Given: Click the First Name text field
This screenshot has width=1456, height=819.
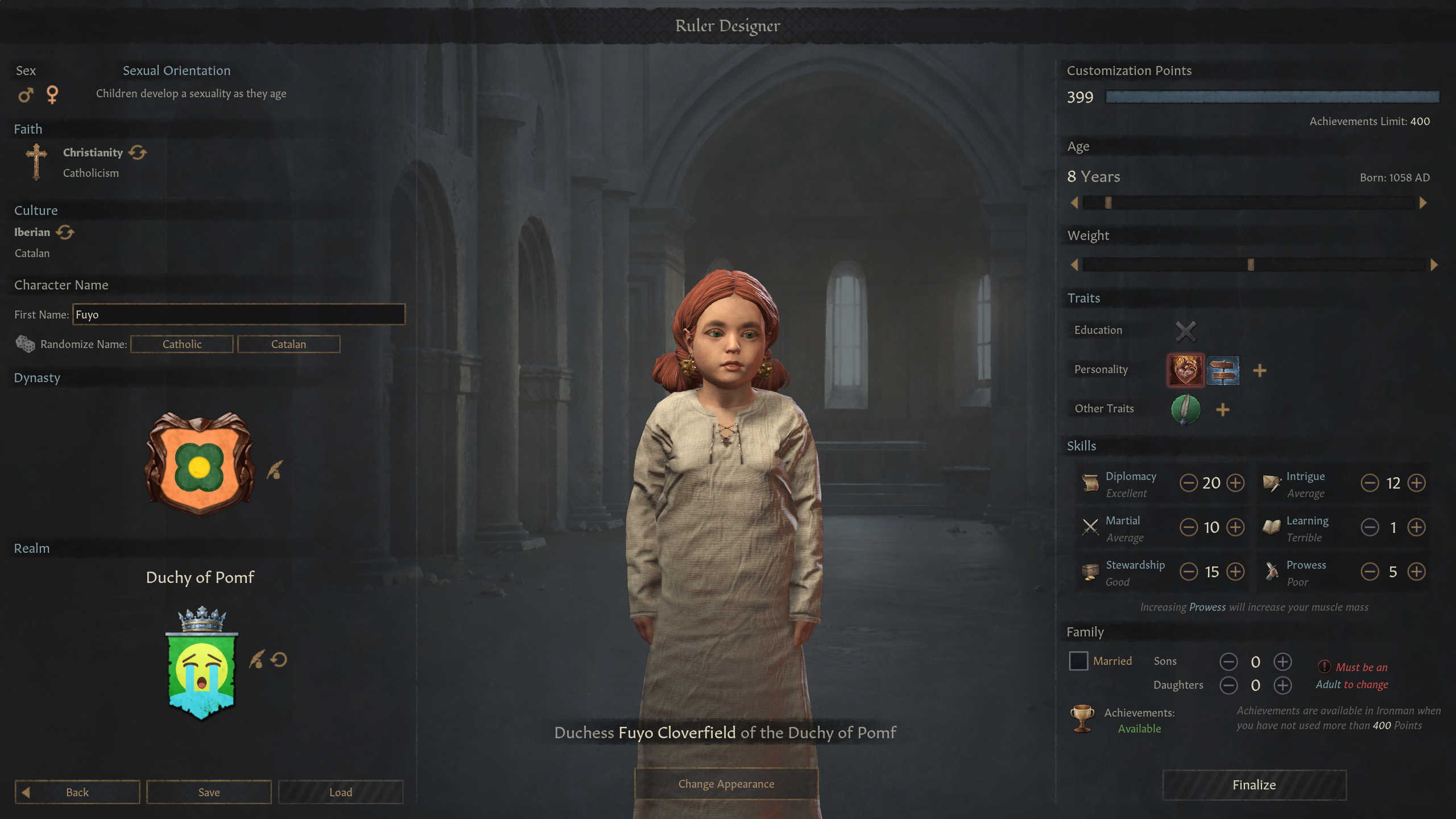Looking at the screenshot, I should pos(238,315).
